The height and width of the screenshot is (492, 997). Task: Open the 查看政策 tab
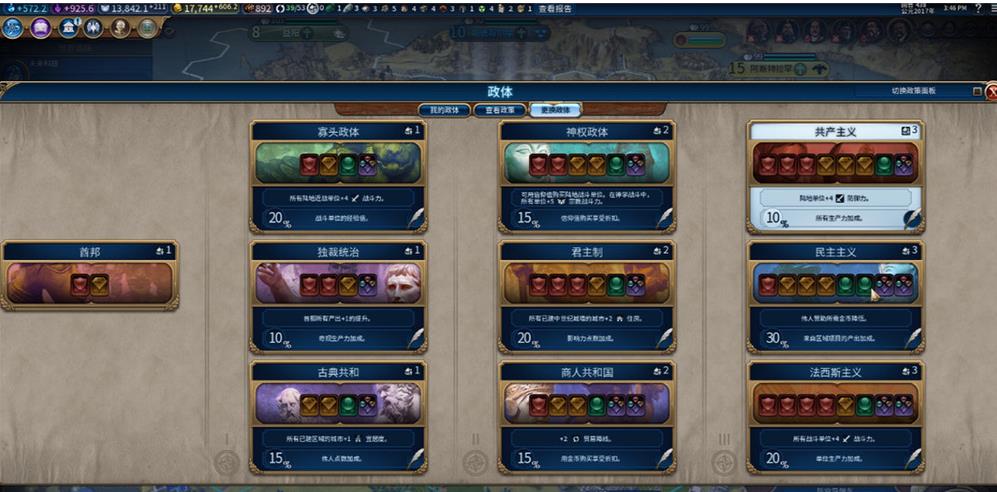pyautogui.click(x=499, y=109)
